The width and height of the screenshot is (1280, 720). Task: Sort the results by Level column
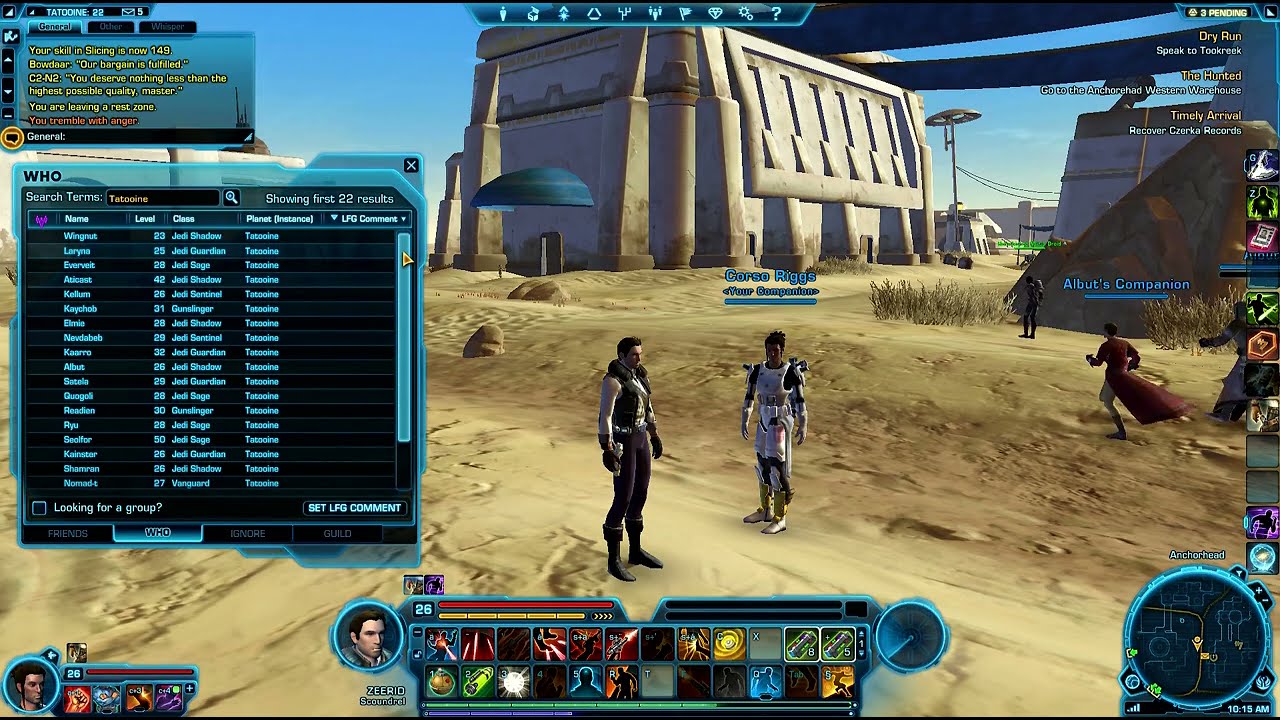coord(145,219)
